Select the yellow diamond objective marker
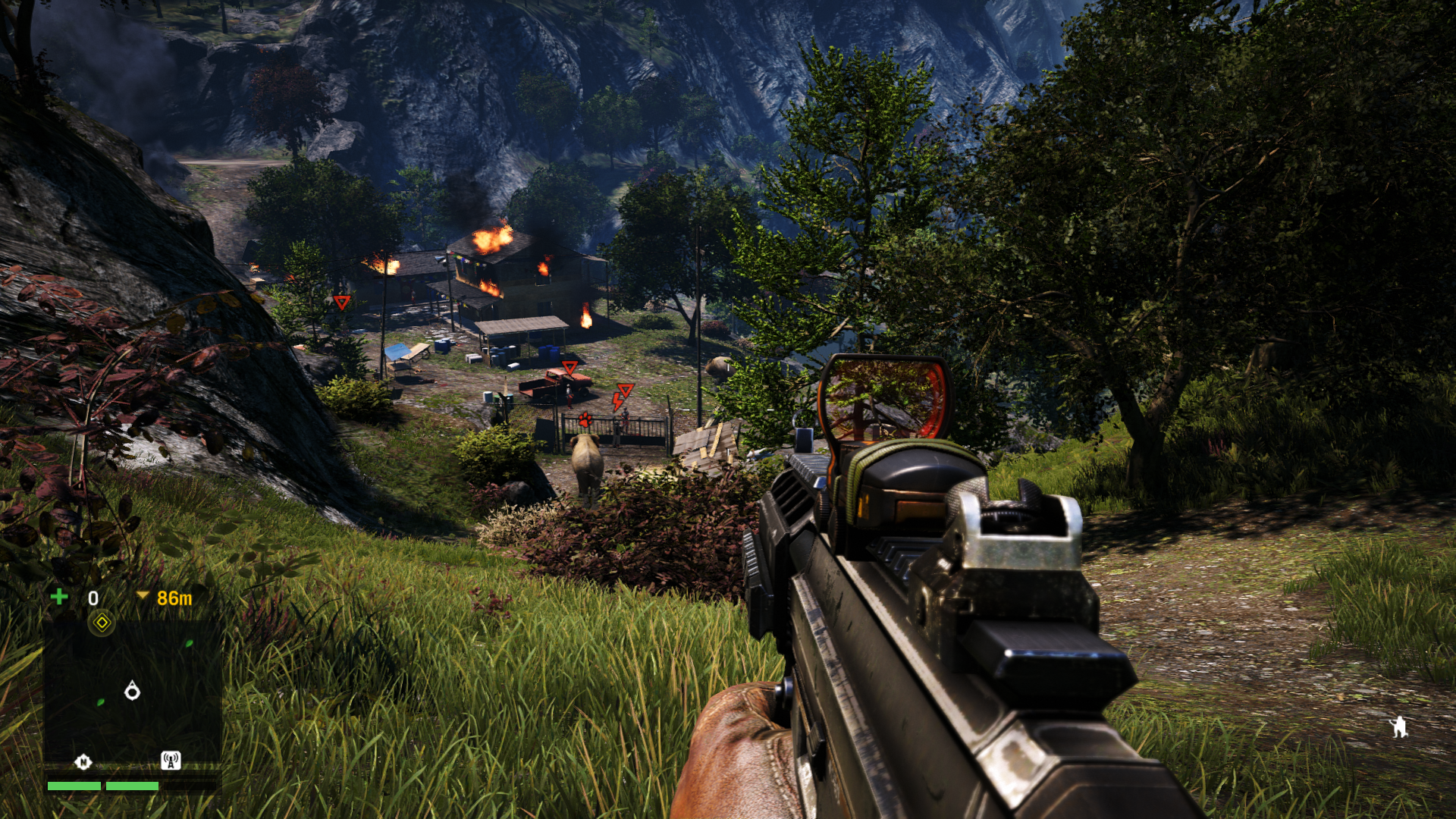The image size is (1456, 819). click(102, 623)
